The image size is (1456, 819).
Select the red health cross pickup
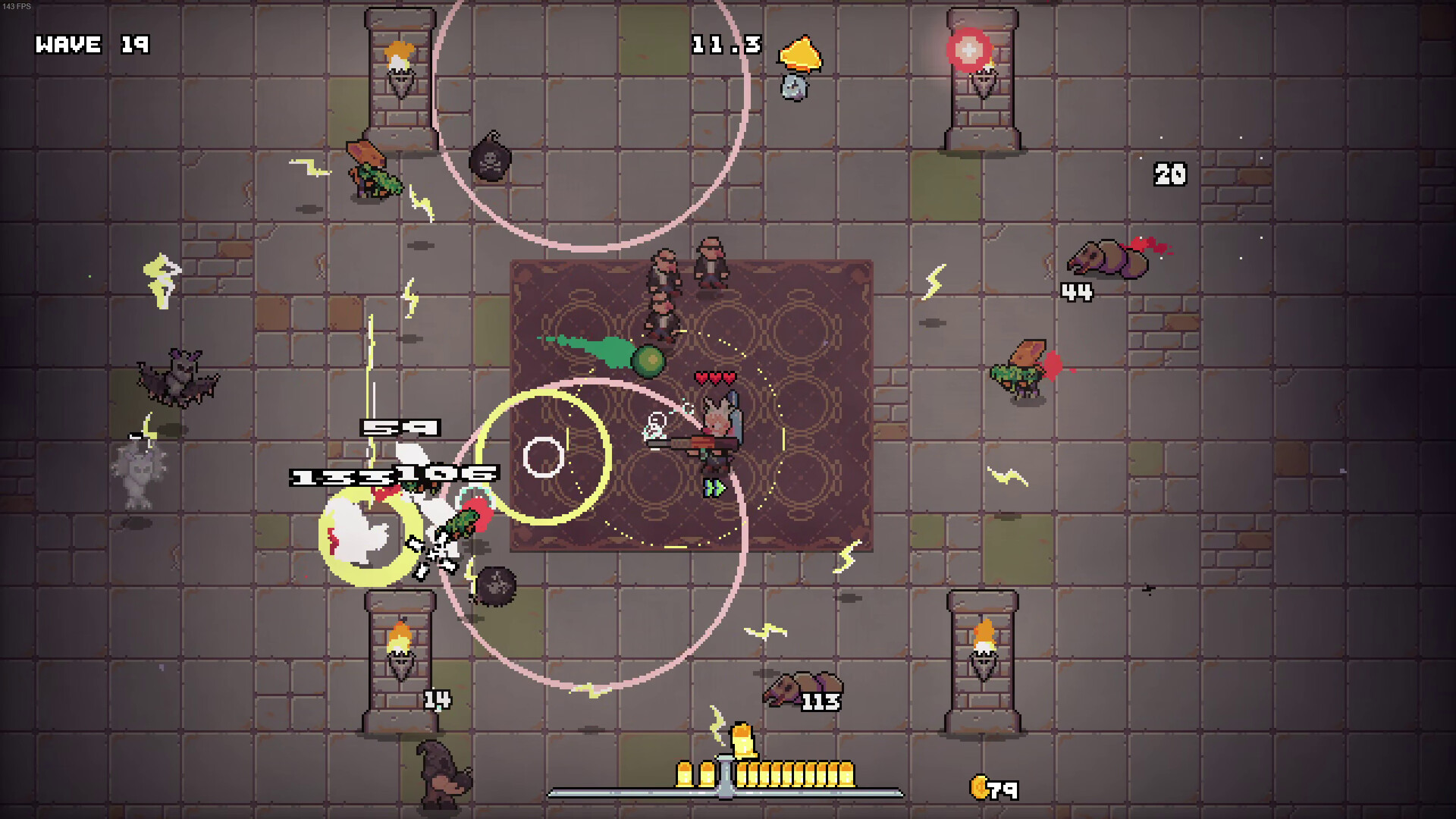(968, 51)
